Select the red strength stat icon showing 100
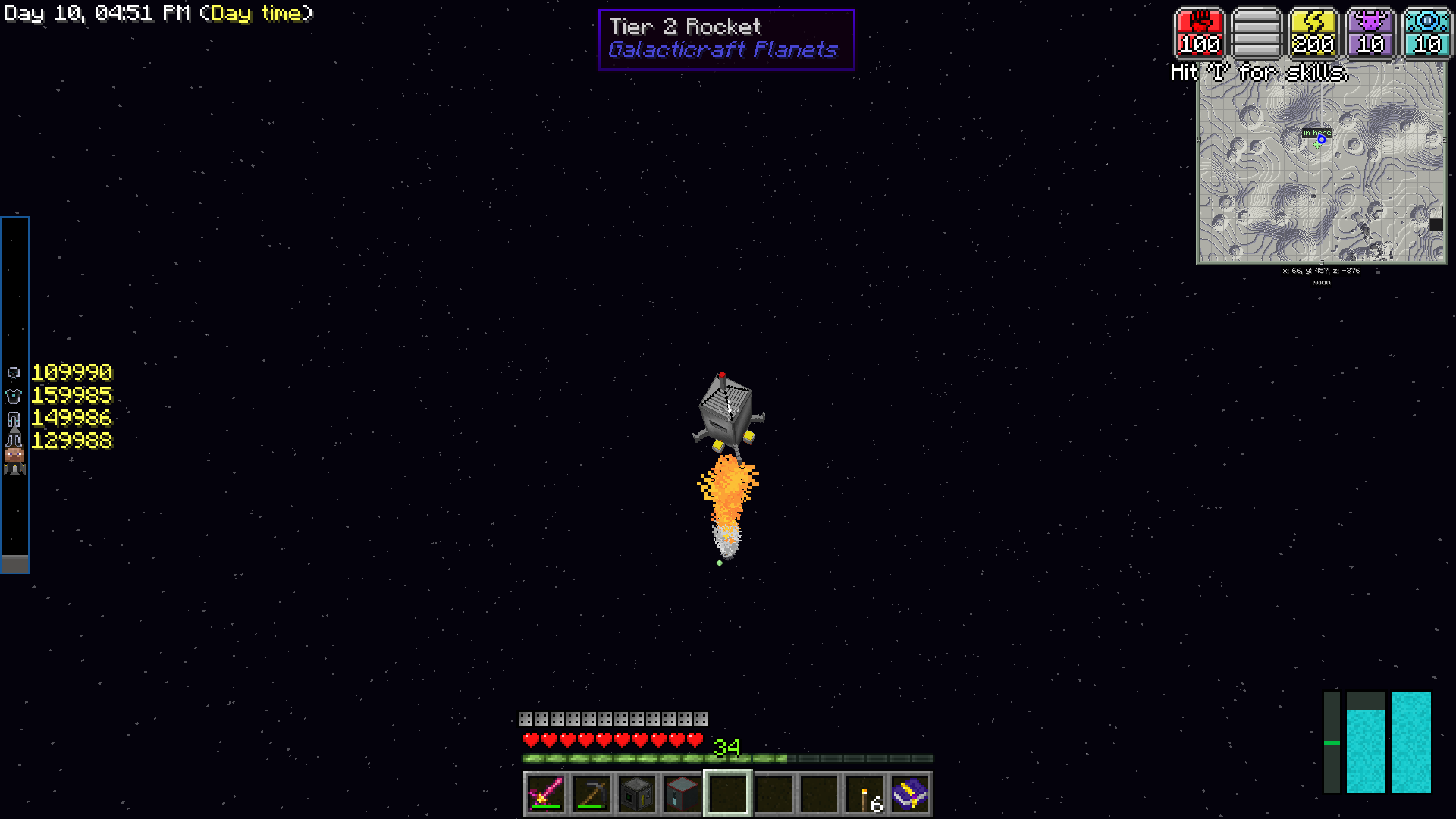 point(1198,33)
